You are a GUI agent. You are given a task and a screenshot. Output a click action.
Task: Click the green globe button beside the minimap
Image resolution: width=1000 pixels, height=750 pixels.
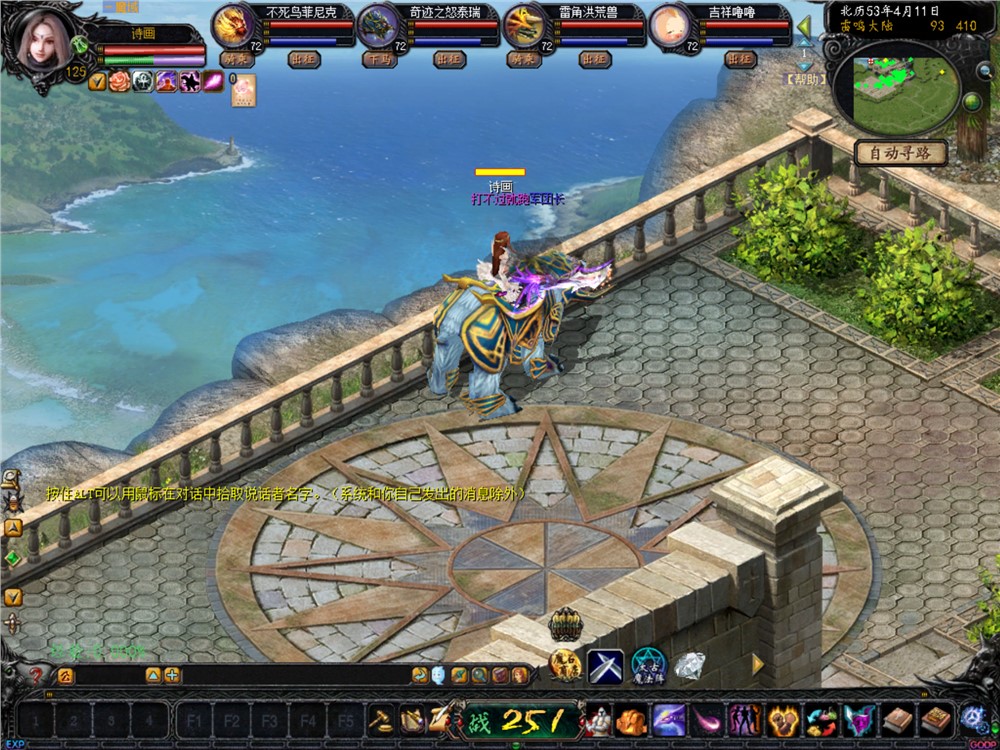point(971,101)
